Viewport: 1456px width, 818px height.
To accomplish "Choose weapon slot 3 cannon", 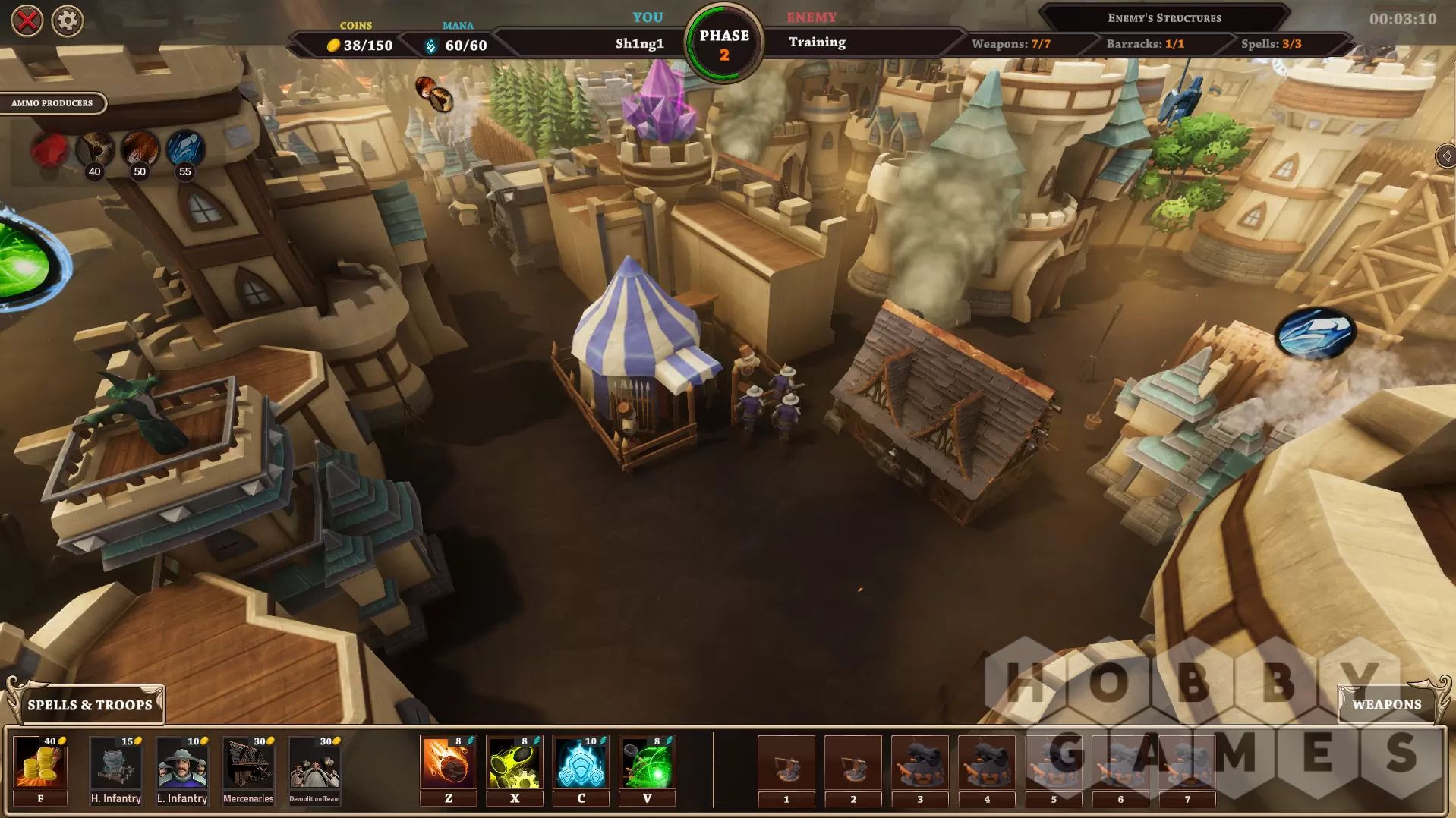I will pyautogui.click(x=920, y=763).
